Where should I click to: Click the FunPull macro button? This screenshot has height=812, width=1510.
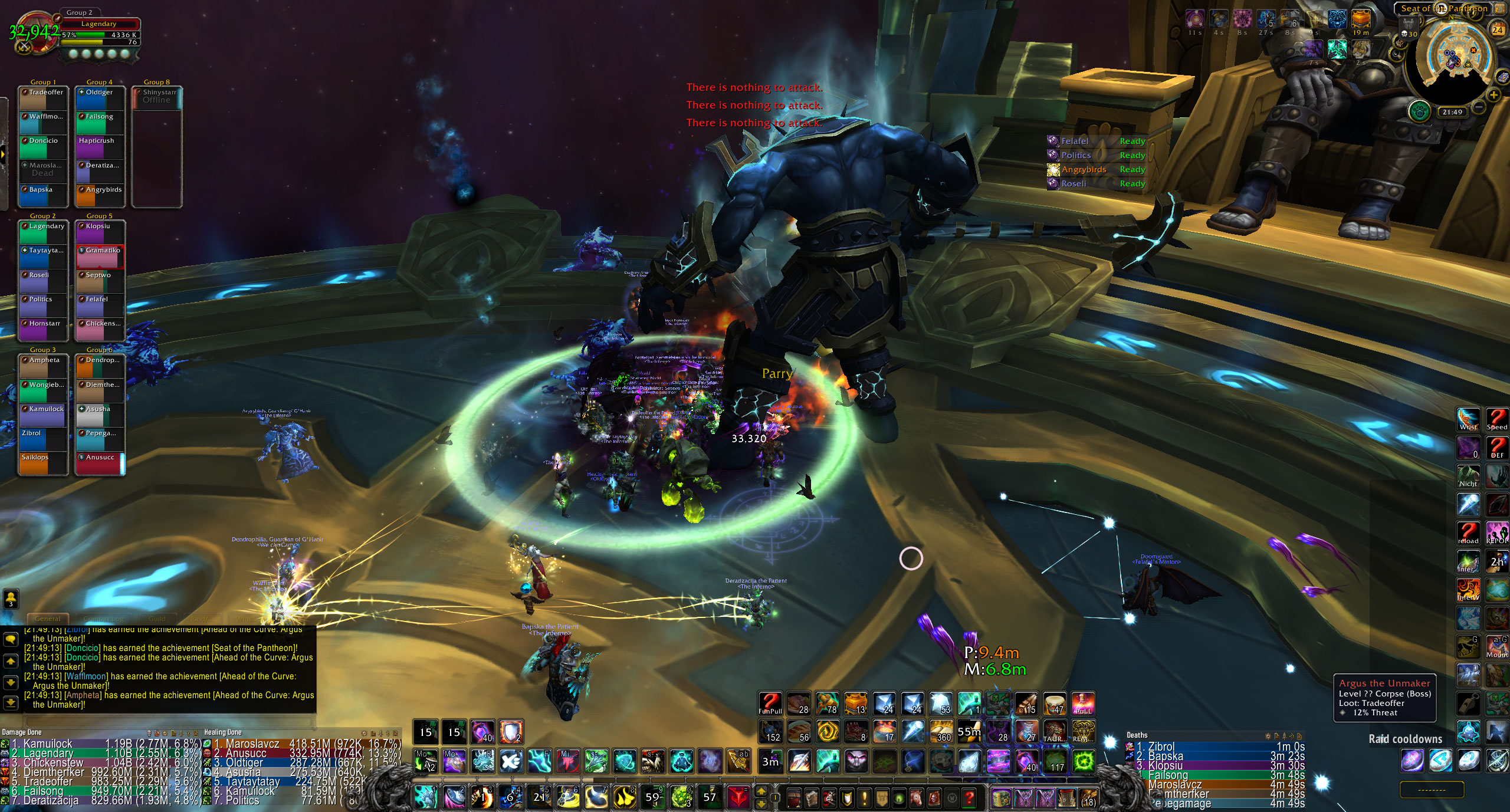pos(770,703)
